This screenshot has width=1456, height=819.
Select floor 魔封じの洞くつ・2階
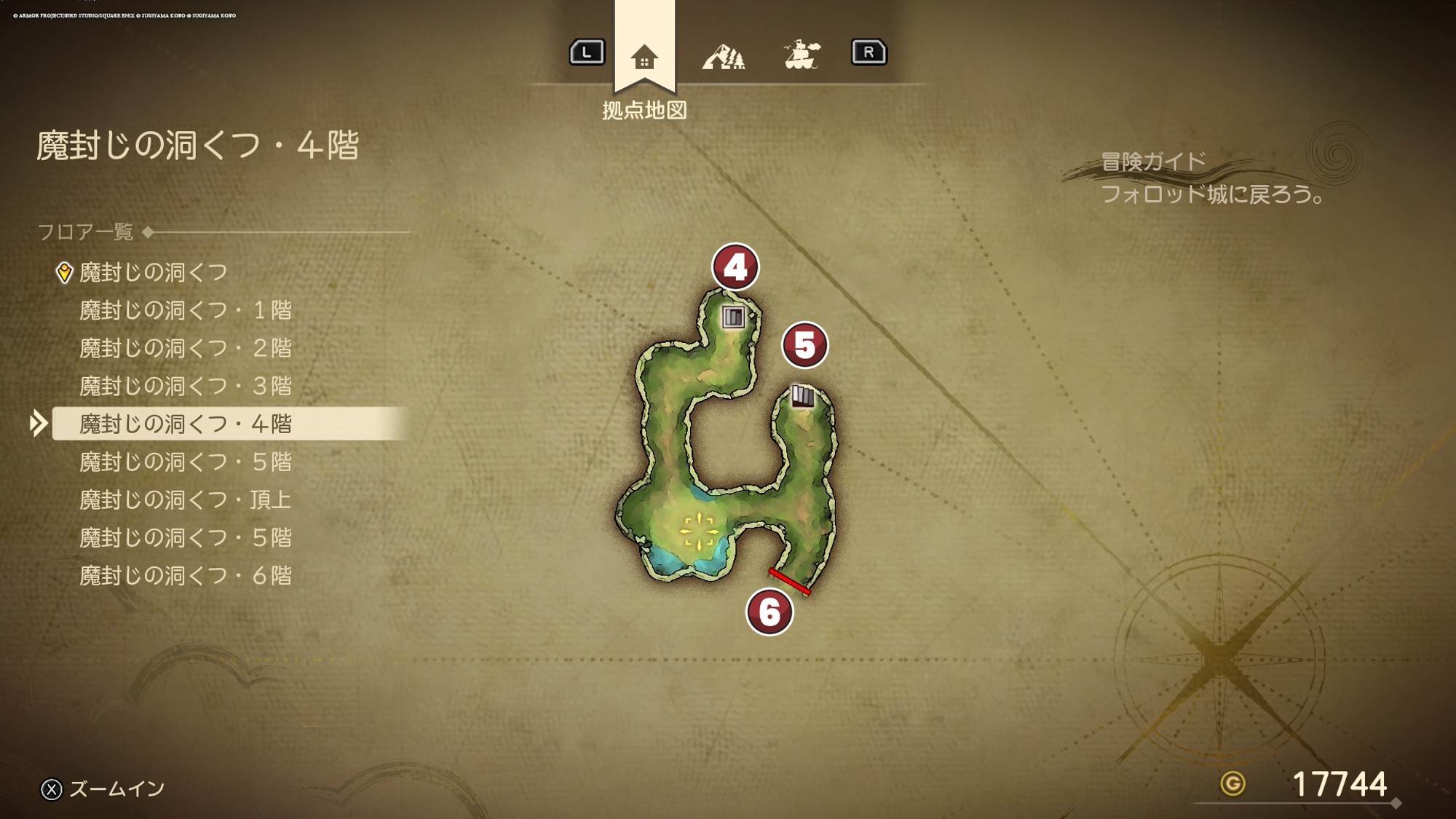(x=185, y=348)
